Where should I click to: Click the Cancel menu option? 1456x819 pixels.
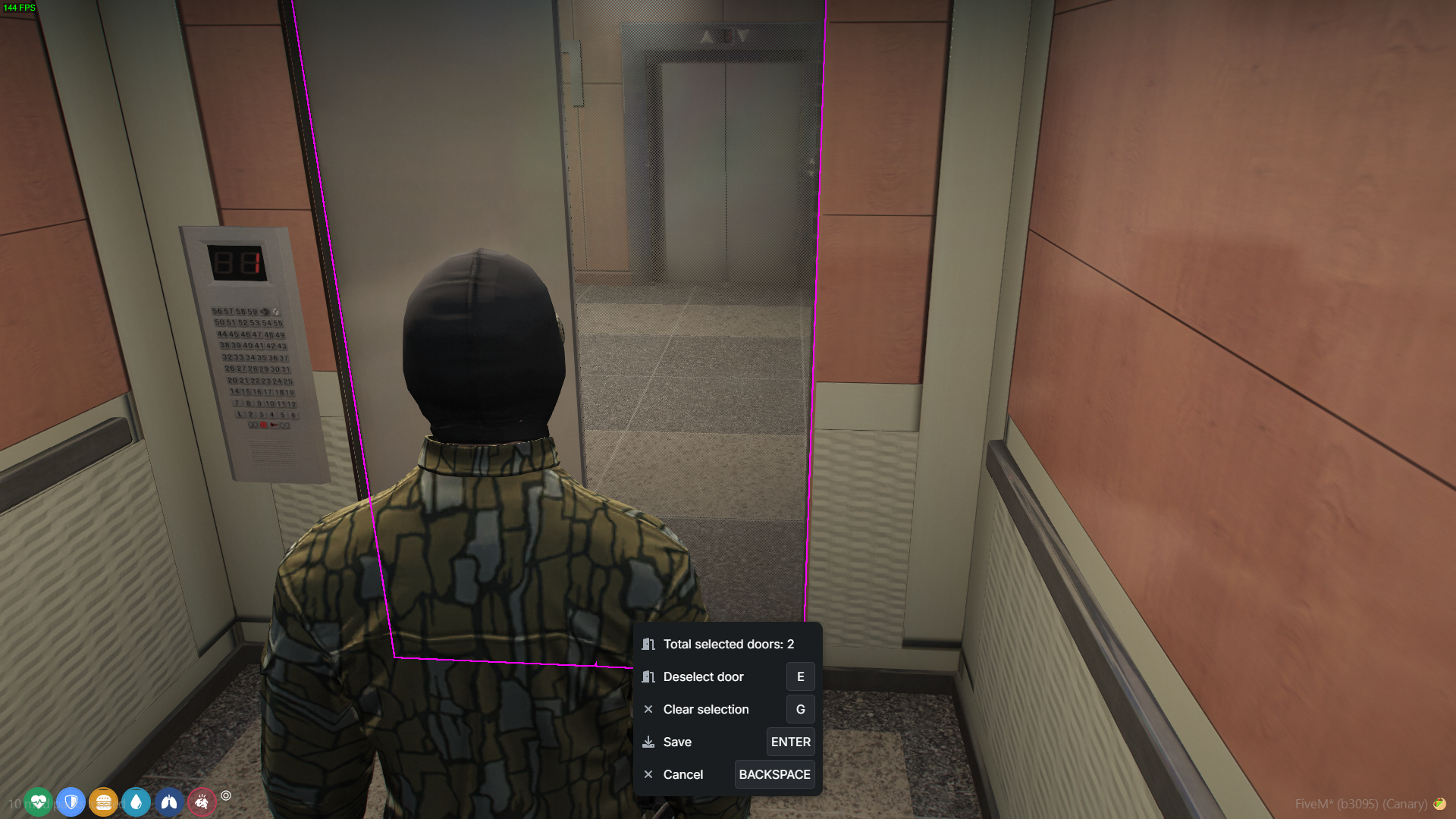682,774
